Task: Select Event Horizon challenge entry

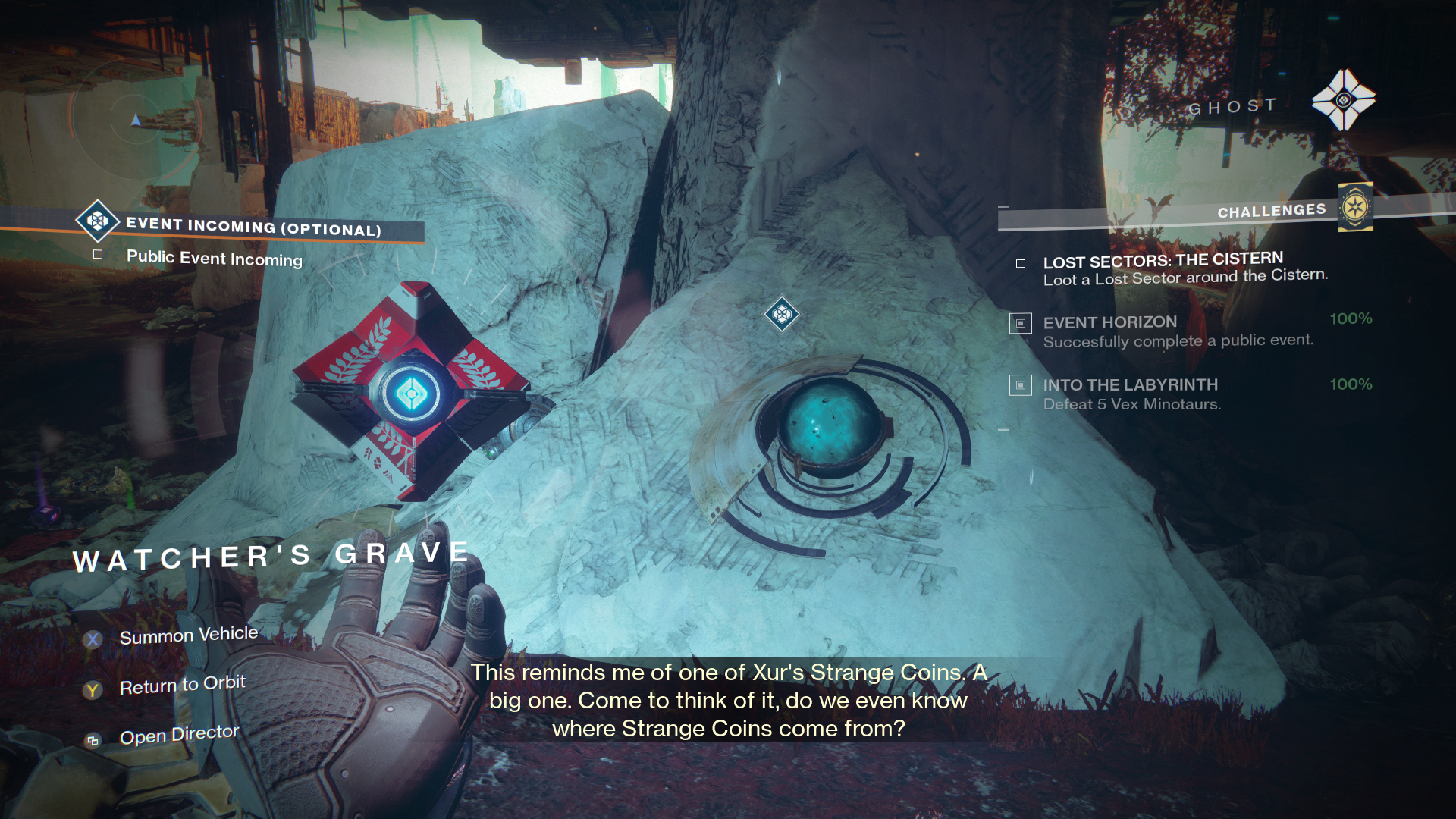Action: pyautogui.click(x=1109, y=323)
